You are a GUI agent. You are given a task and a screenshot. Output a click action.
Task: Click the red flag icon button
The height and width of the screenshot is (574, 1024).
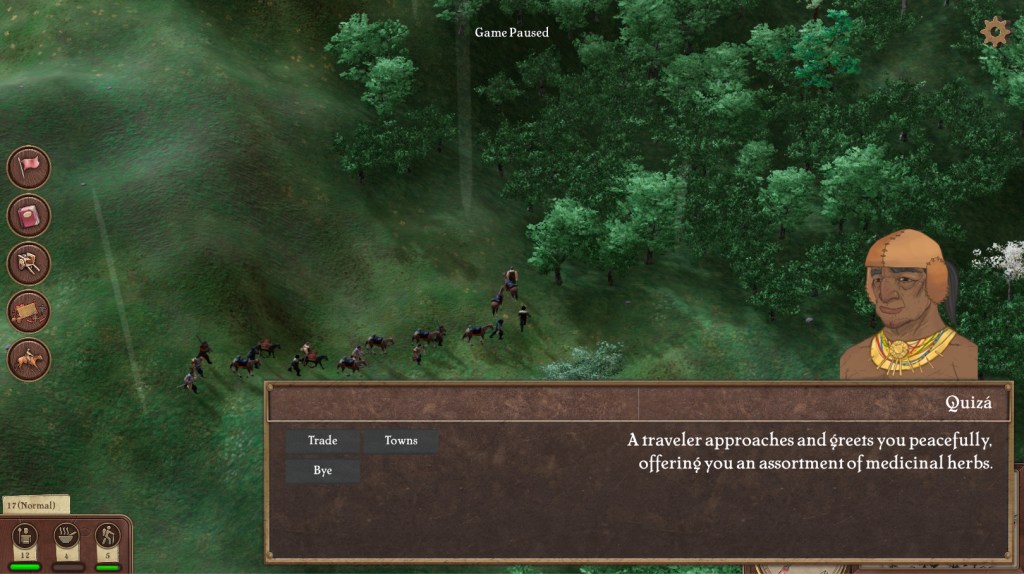point(29,167)
